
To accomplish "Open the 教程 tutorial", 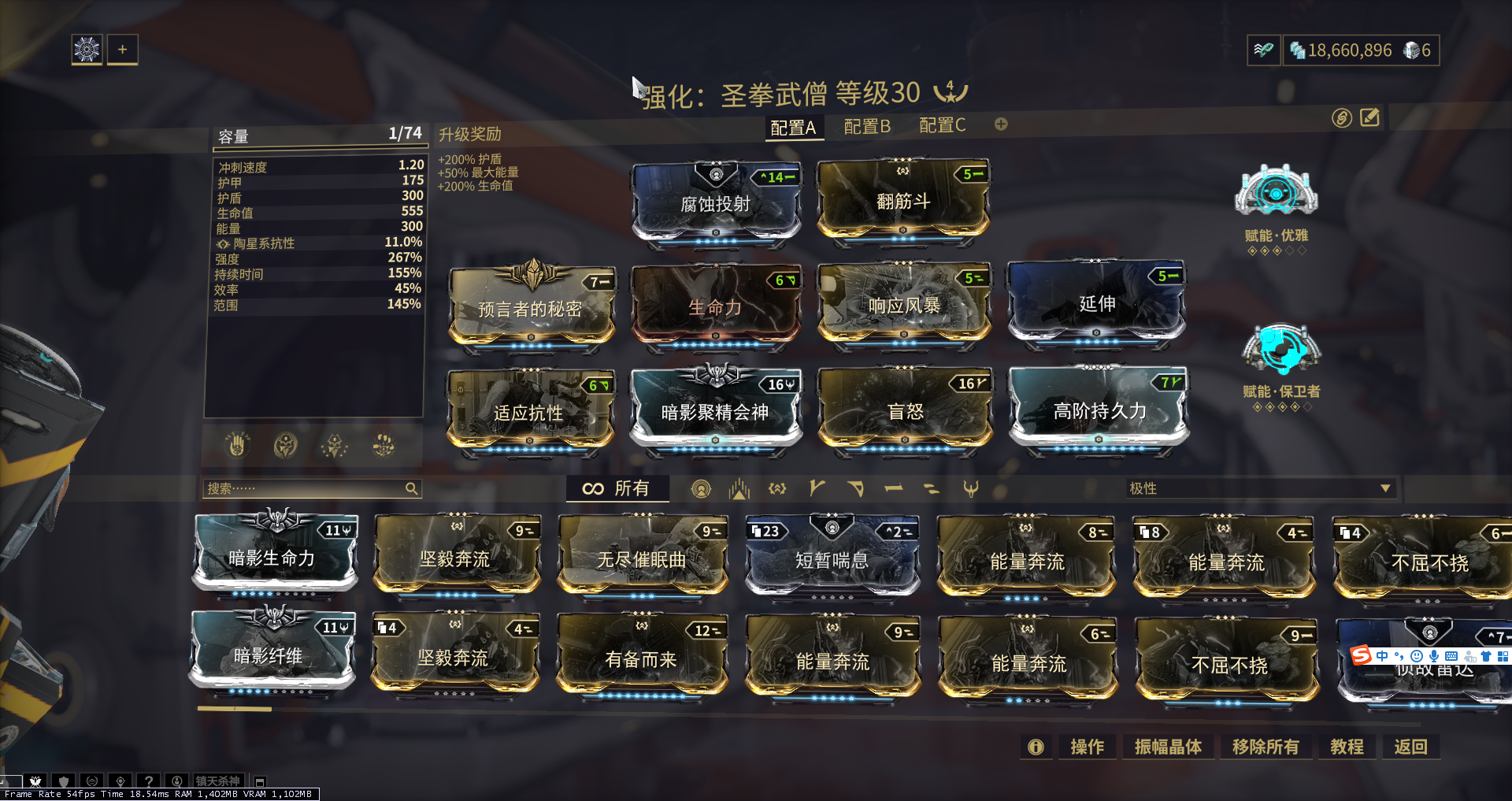I will 1347,747.
